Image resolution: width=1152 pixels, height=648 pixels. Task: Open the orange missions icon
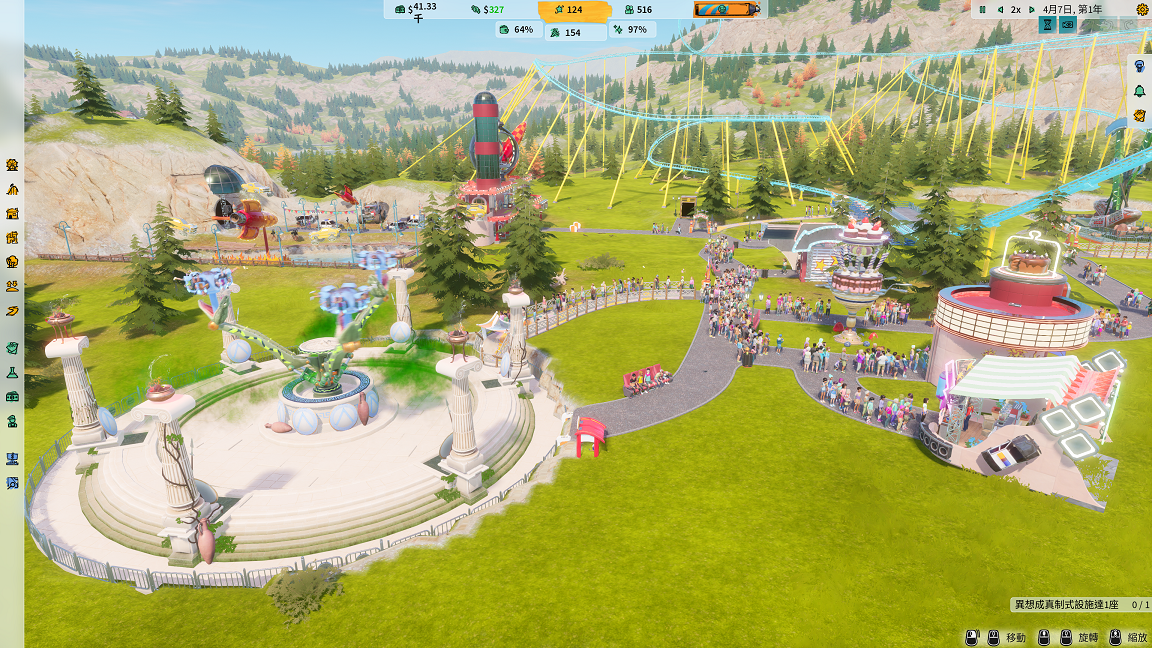[x=1139, y=116]
